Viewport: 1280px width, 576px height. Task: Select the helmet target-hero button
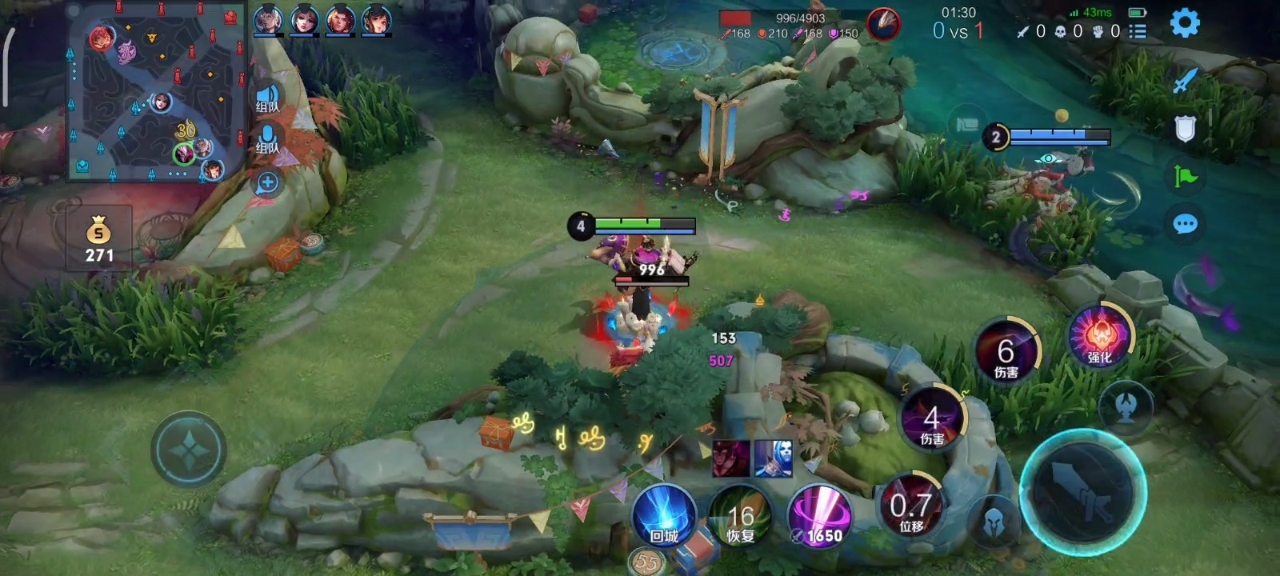(995, 521)
